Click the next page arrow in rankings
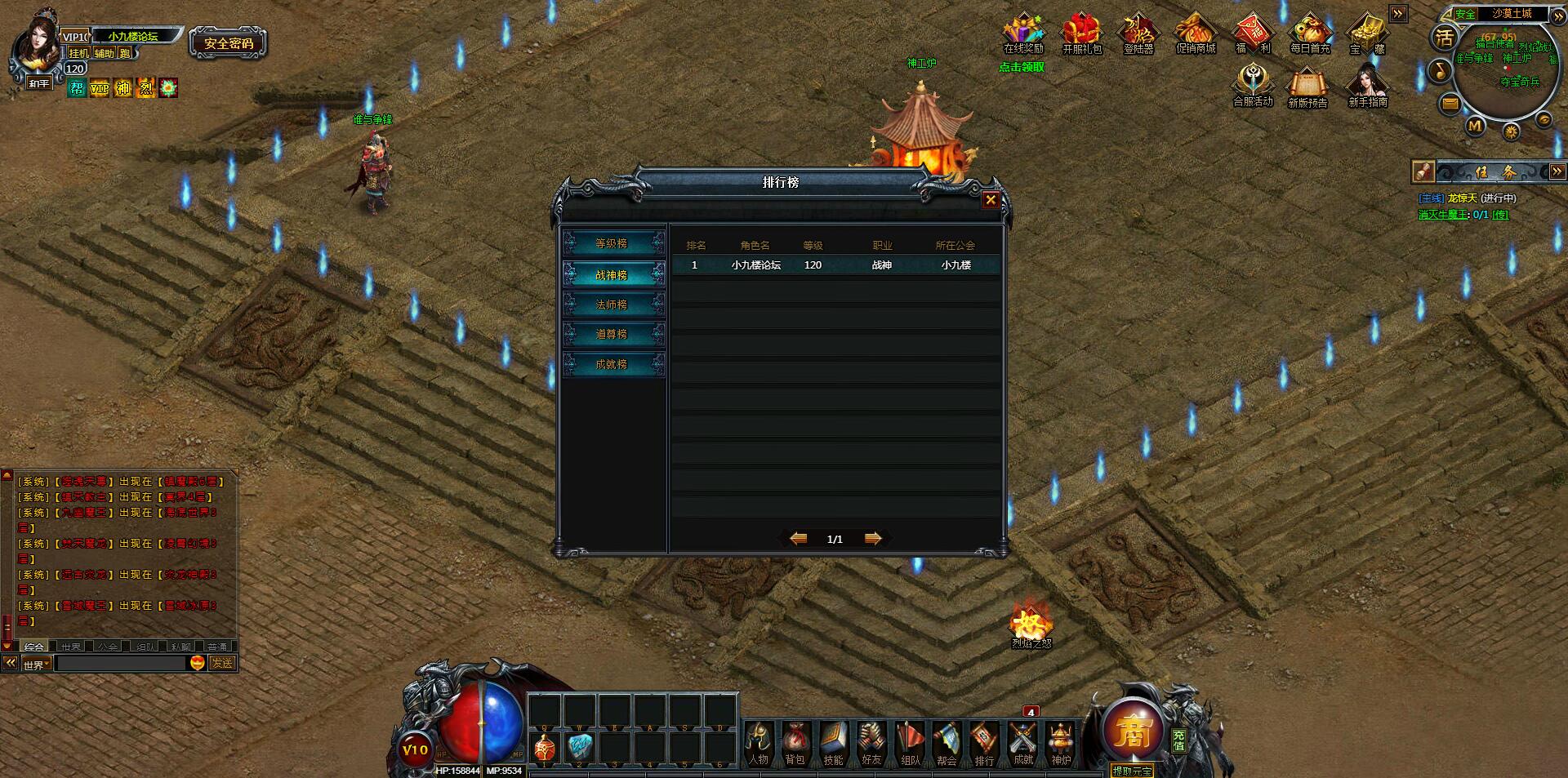This screenshot has width=1568, height=778. pyautogui.click(x=871, y=538)
